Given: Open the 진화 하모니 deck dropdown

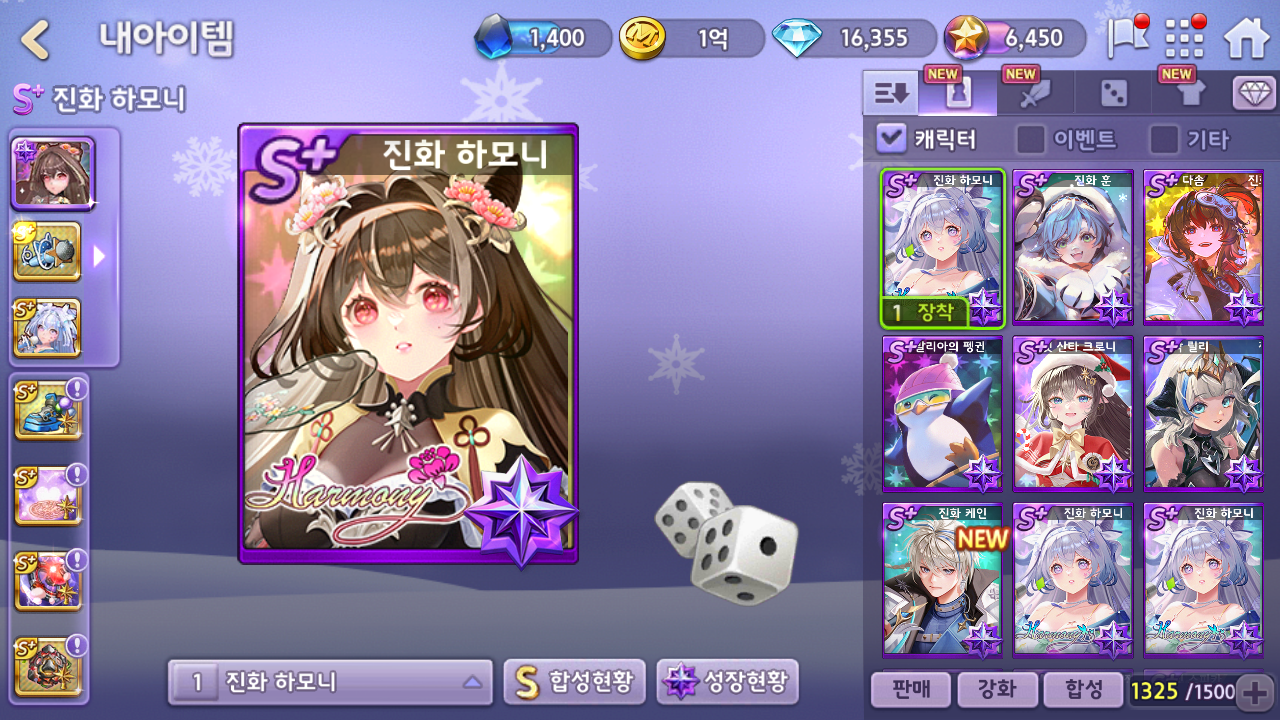Looking at the screenshot, I should click(330, 683).
